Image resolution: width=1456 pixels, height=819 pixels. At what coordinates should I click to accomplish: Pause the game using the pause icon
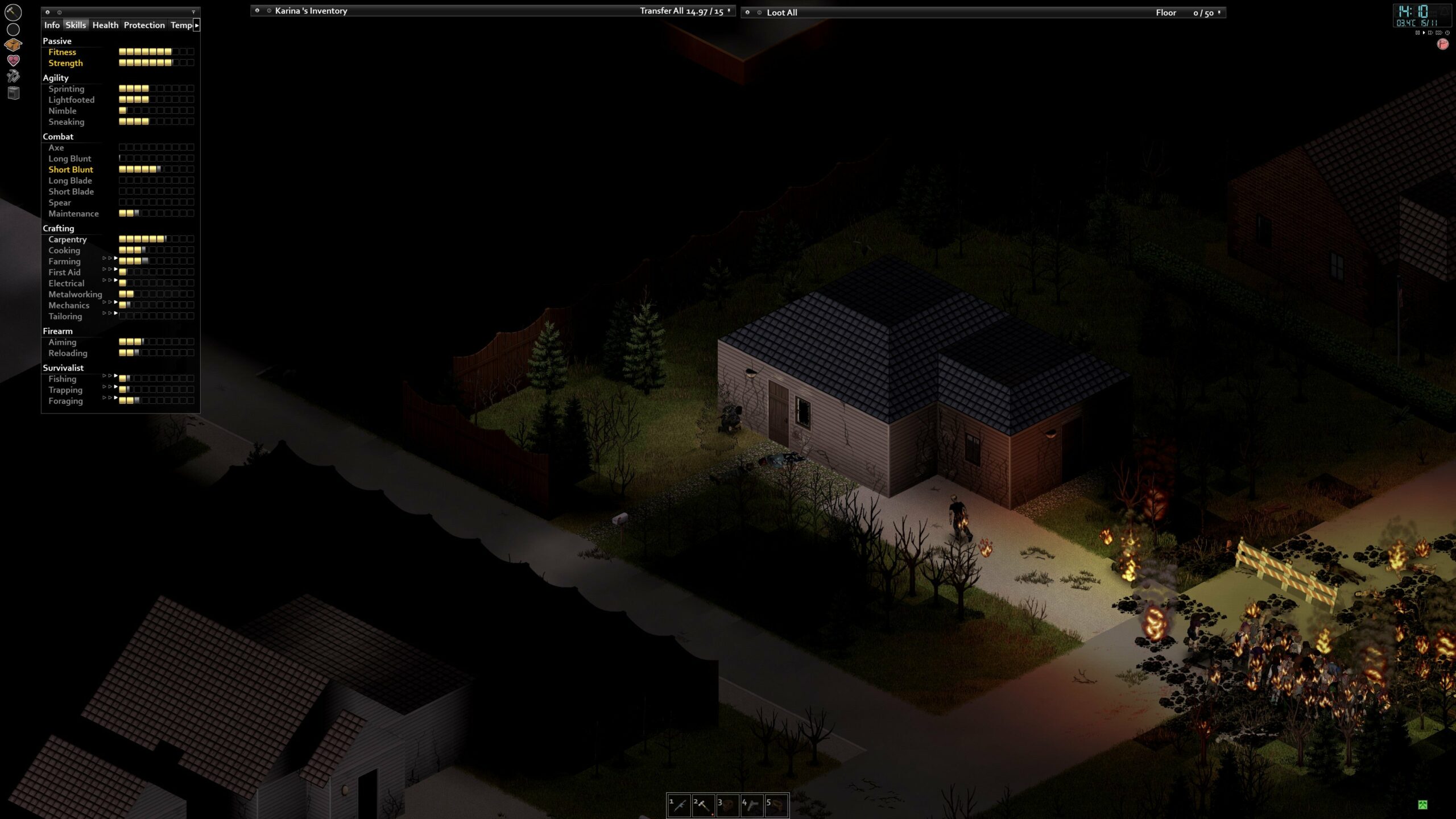1418,33
